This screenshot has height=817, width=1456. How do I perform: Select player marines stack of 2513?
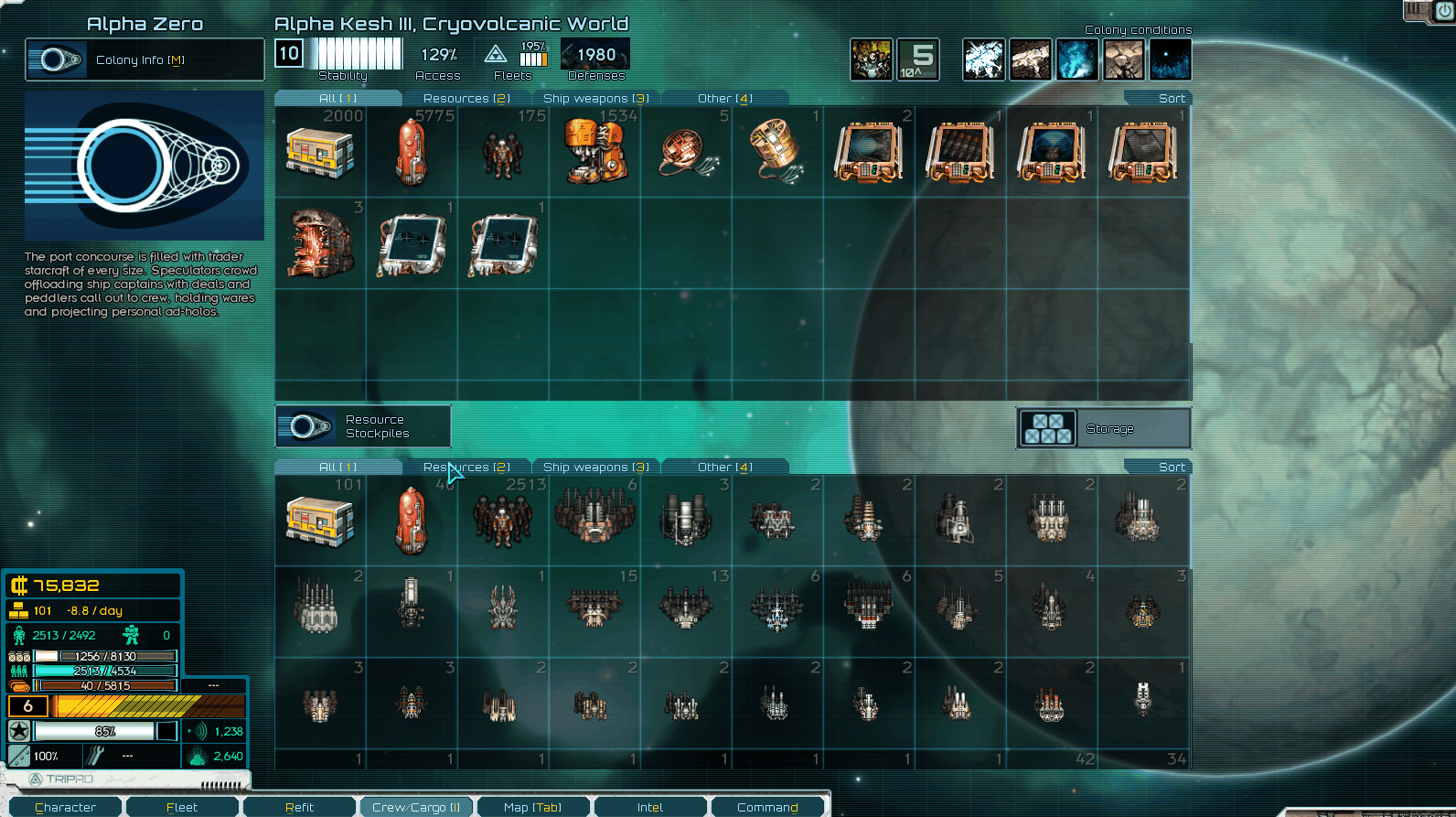(x=503, y=521)
